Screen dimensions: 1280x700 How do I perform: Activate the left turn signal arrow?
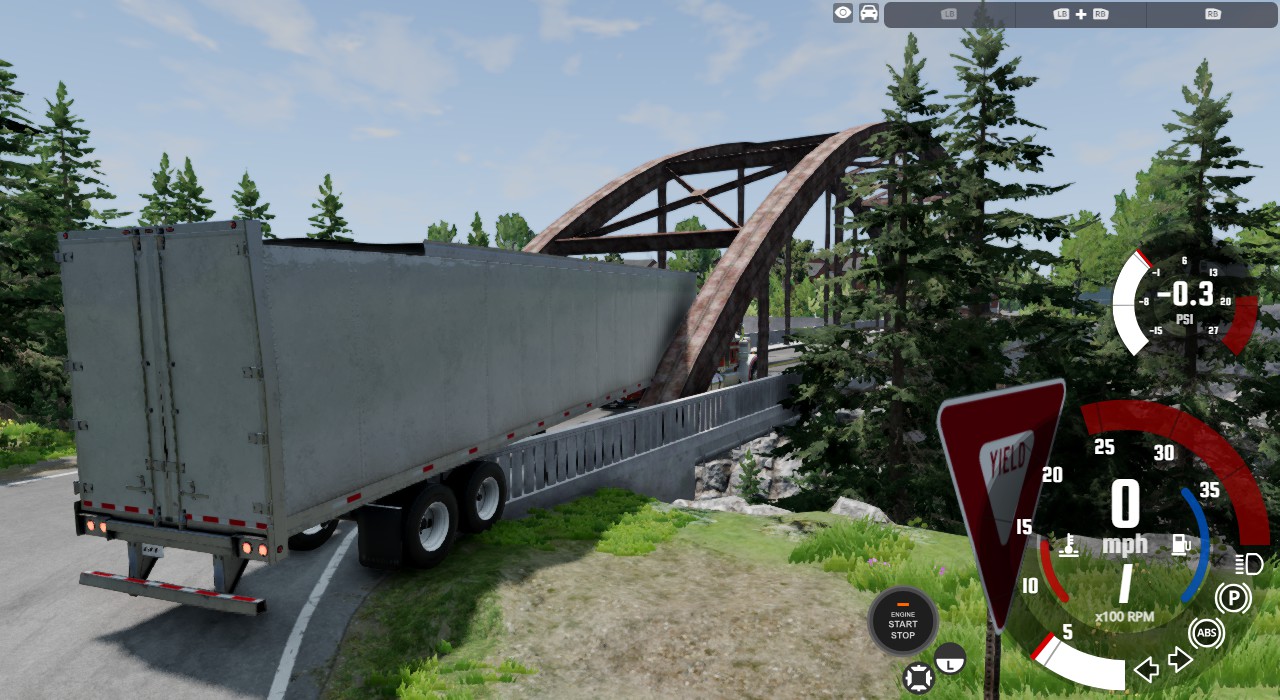pyautogui.click(x=1146, y=669)
